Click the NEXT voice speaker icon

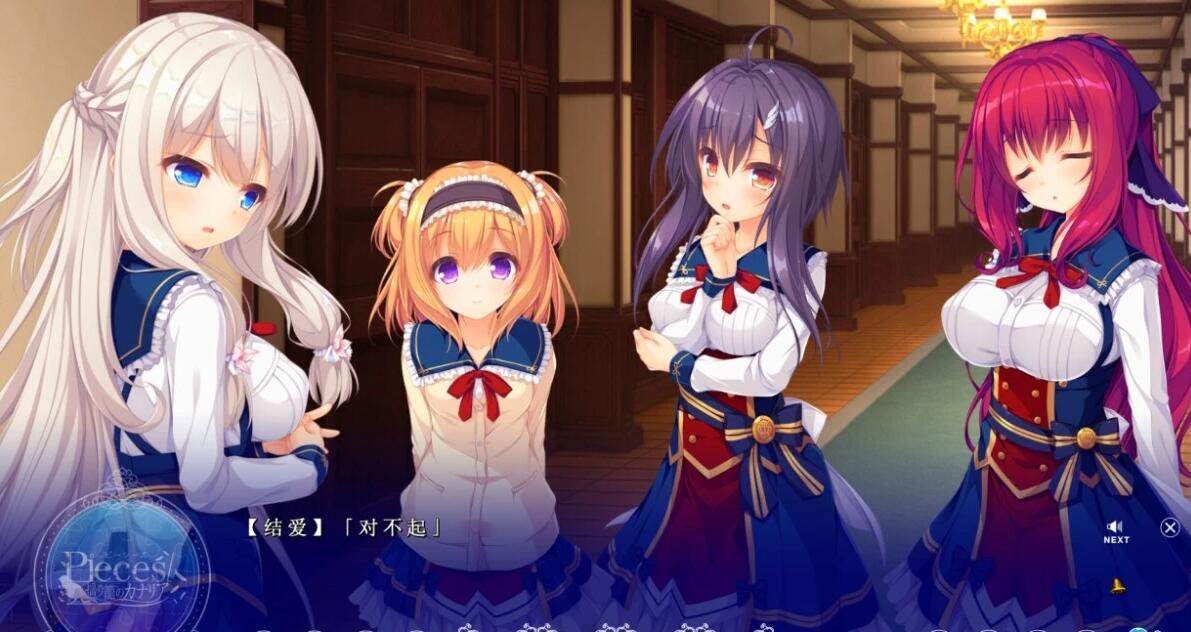click(1115, 527)
